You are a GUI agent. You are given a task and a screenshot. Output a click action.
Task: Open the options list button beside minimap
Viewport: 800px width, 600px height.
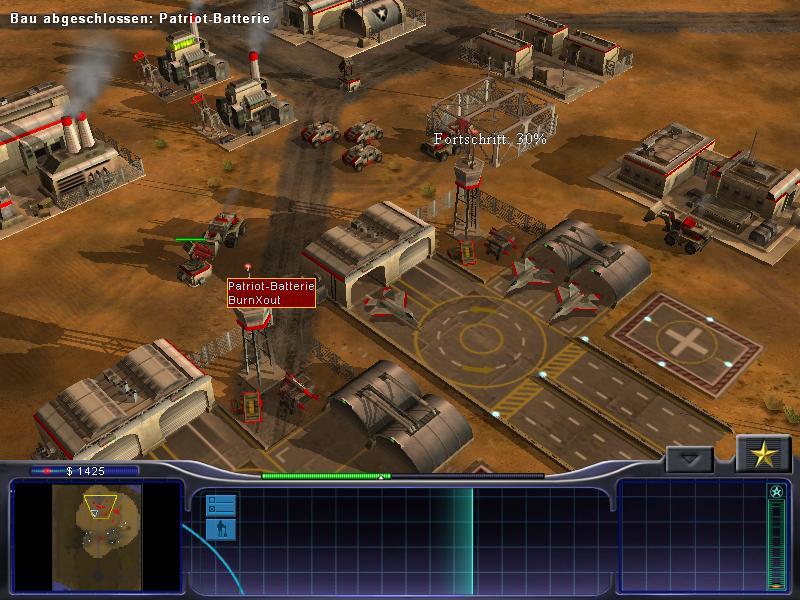(x=220, y=504)
